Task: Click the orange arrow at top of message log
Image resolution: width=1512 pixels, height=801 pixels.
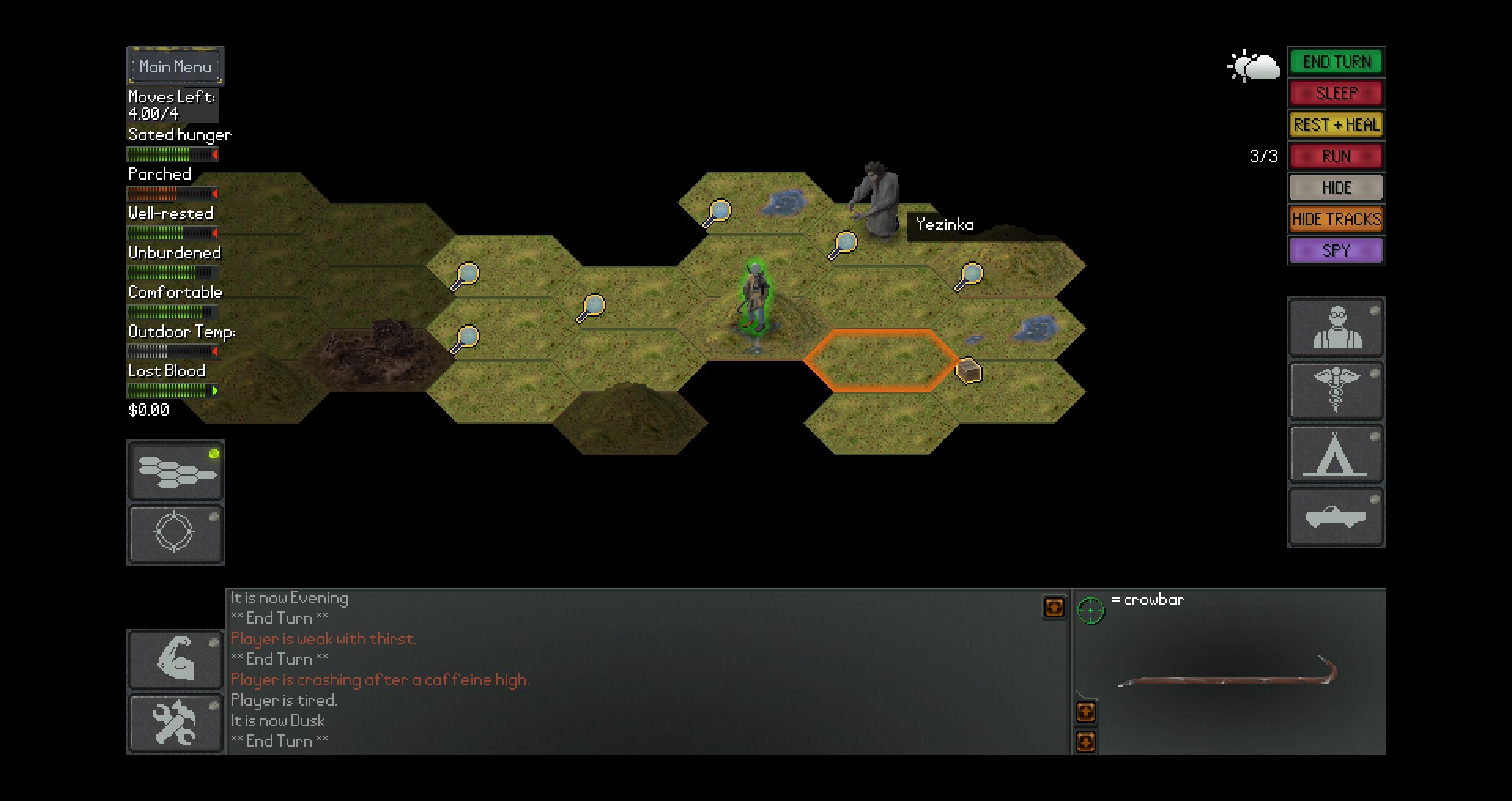Action: pos(1054,607)
